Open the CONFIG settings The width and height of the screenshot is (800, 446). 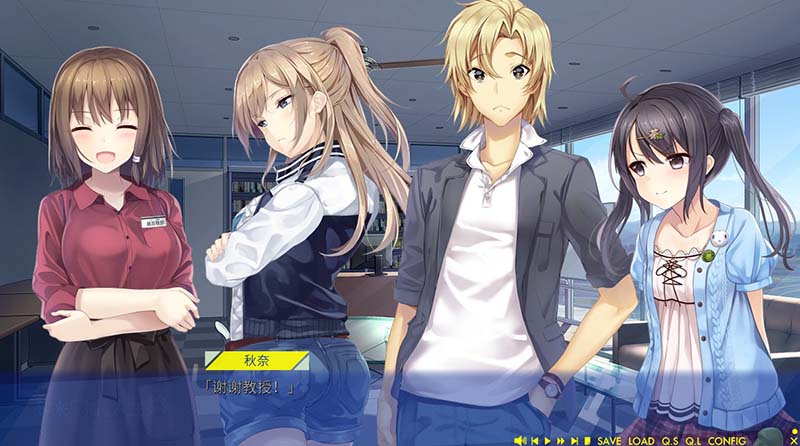(725, 441)
